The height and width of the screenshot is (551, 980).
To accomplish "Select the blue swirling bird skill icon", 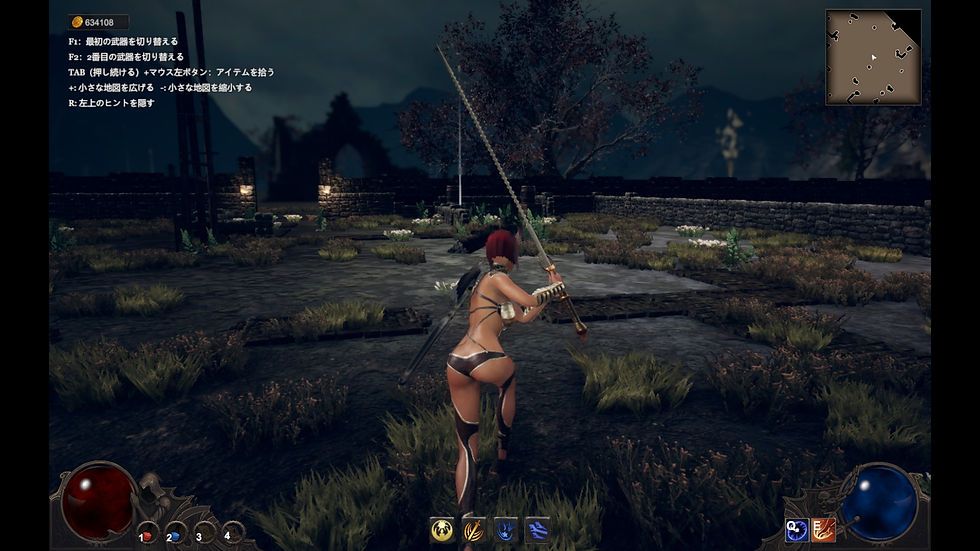I will pos(506,530).
